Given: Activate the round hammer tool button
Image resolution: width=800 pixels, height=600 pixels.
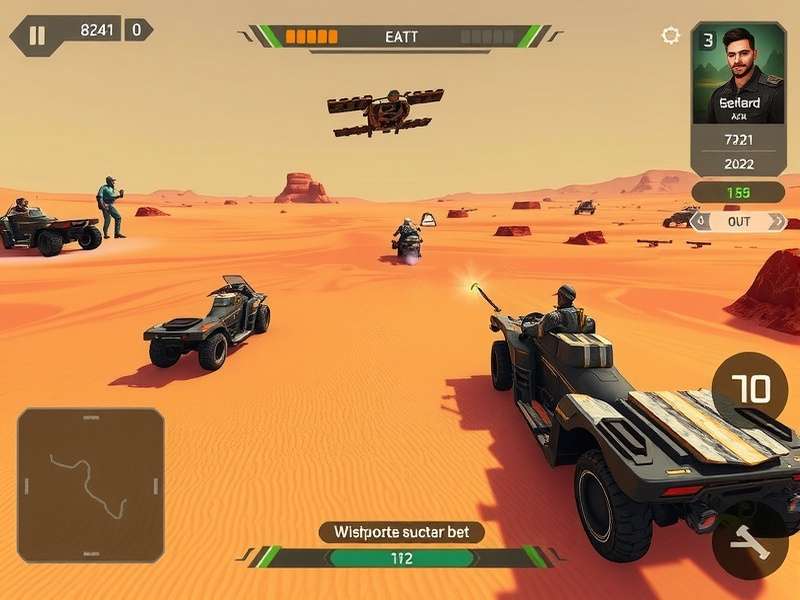Looking at the screenshot, I should click(748, 544).
